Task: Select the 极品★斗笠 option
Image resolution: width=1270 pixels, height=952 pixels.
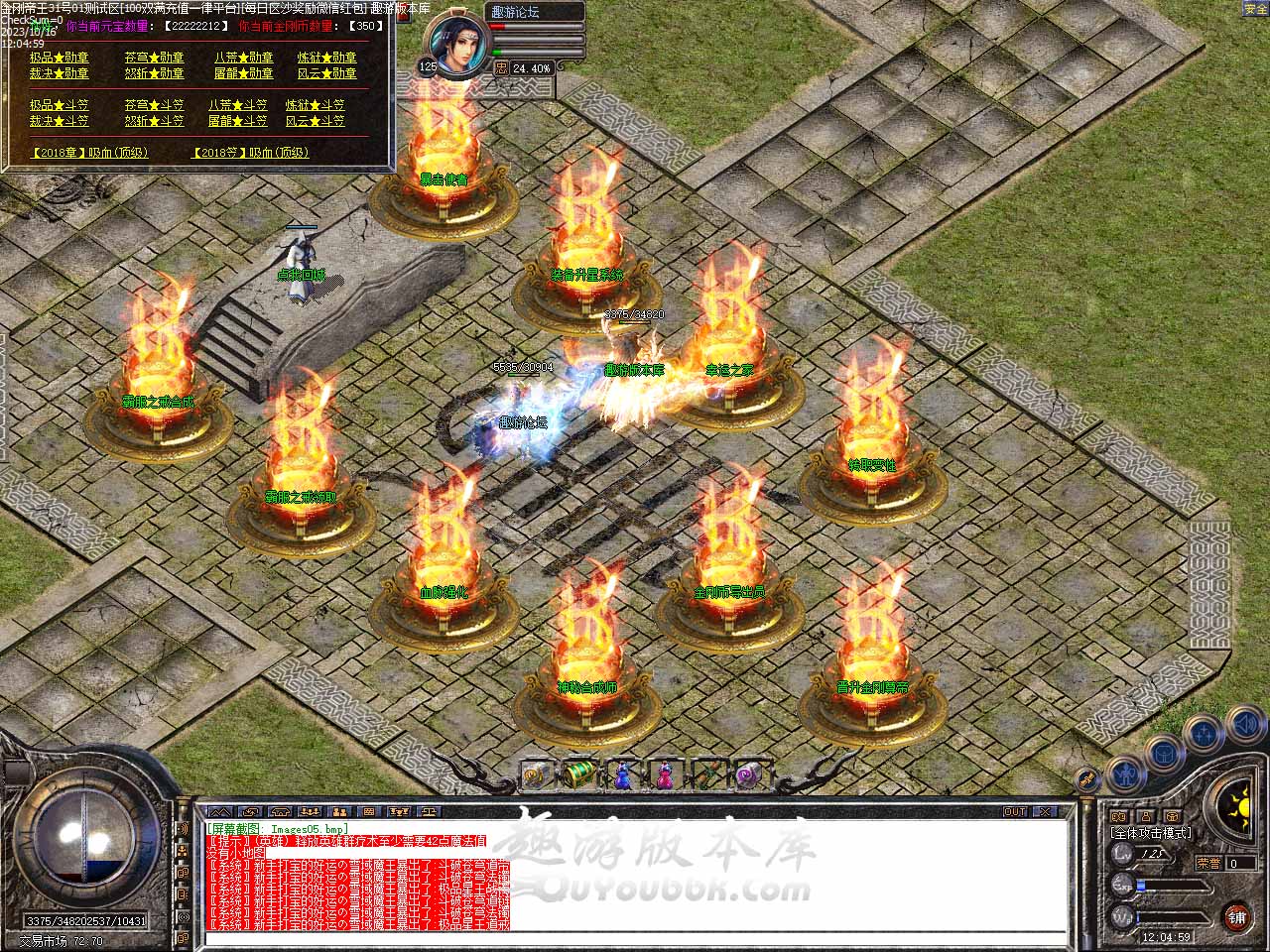Action: (59, 105)
